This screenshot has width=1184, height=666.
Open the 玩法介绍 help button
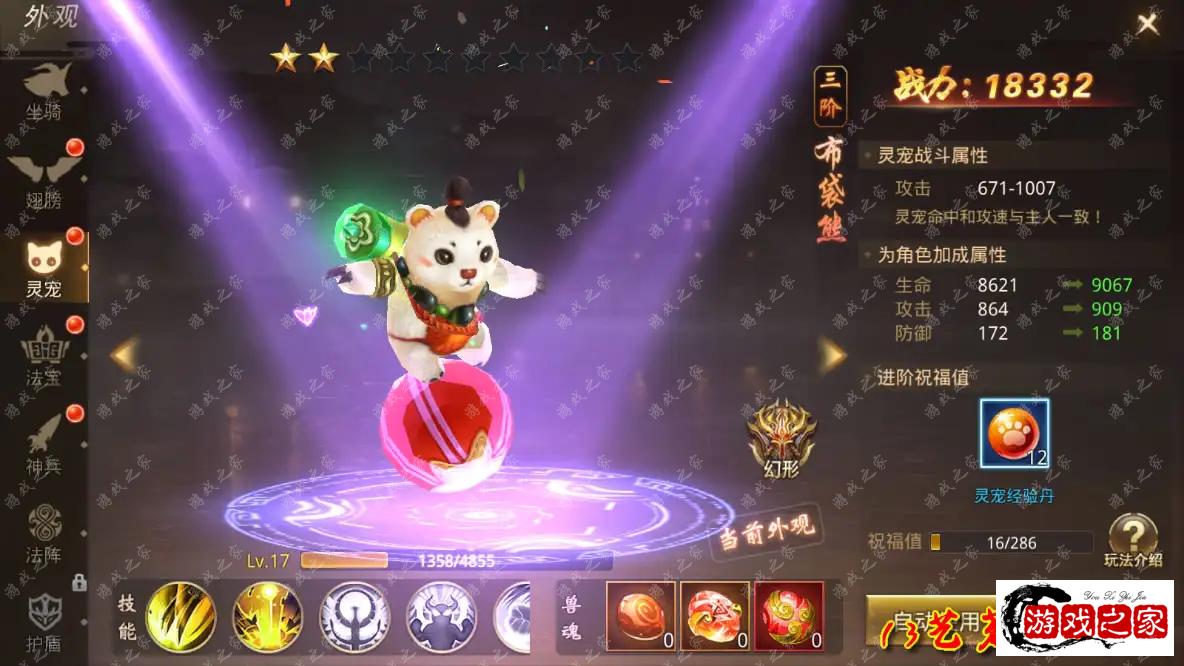click(x=1133, y=540)
